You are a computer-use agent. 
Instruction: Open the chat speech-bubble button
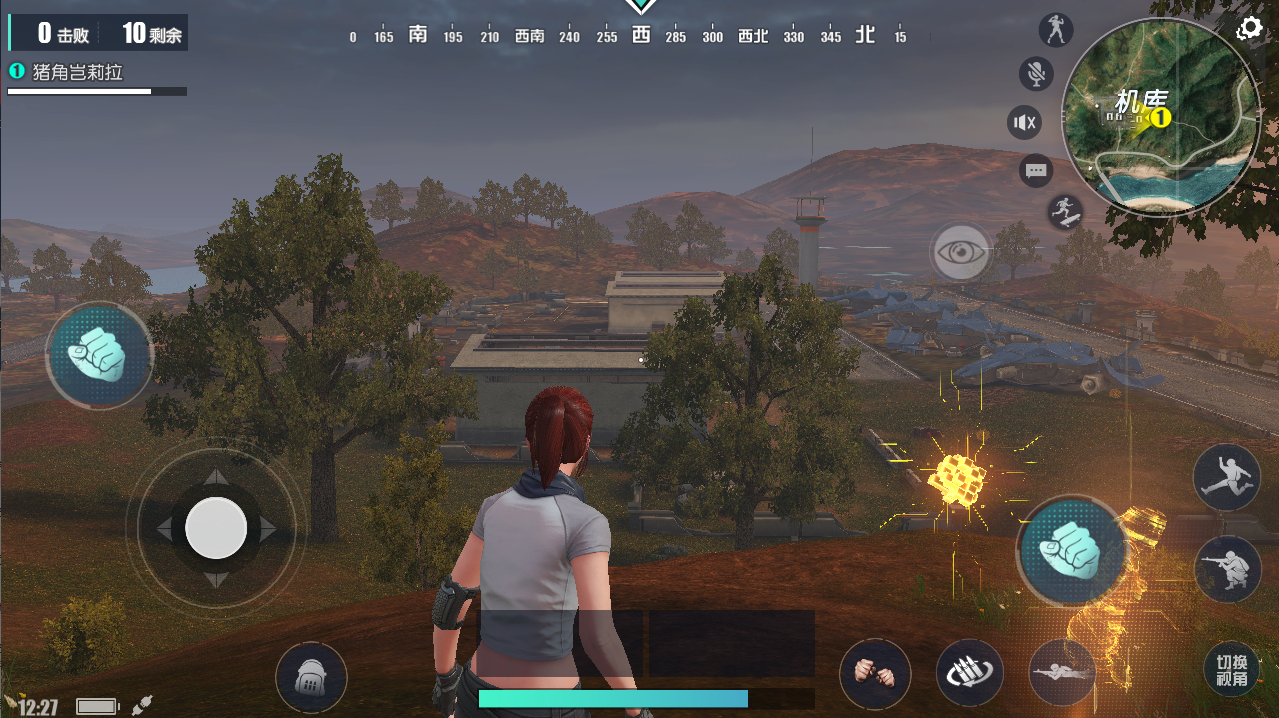pyautogui.click(x=1036, y=171)
